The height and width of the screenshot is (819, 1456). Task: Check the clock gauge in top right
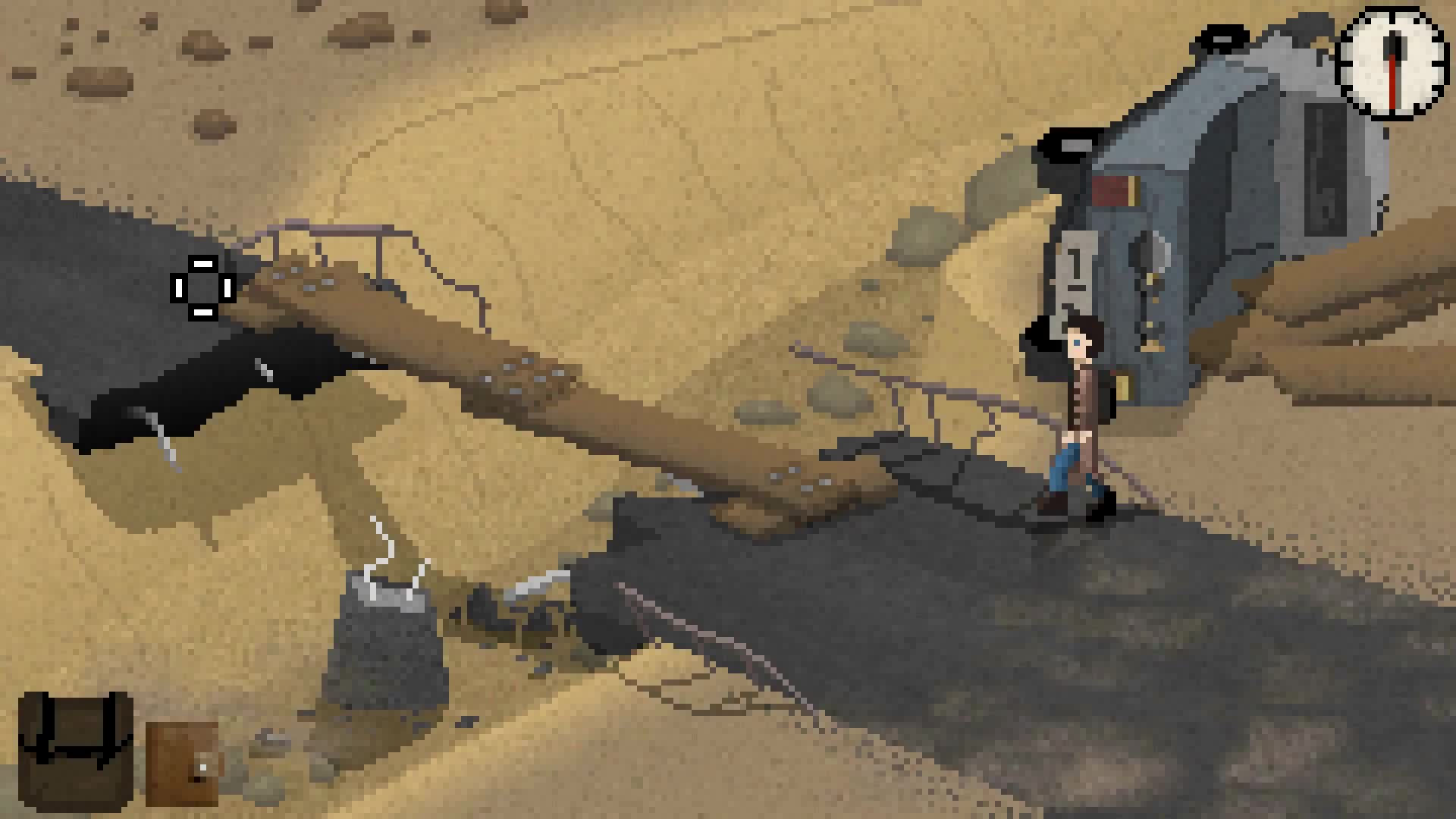coord(1392,64)
